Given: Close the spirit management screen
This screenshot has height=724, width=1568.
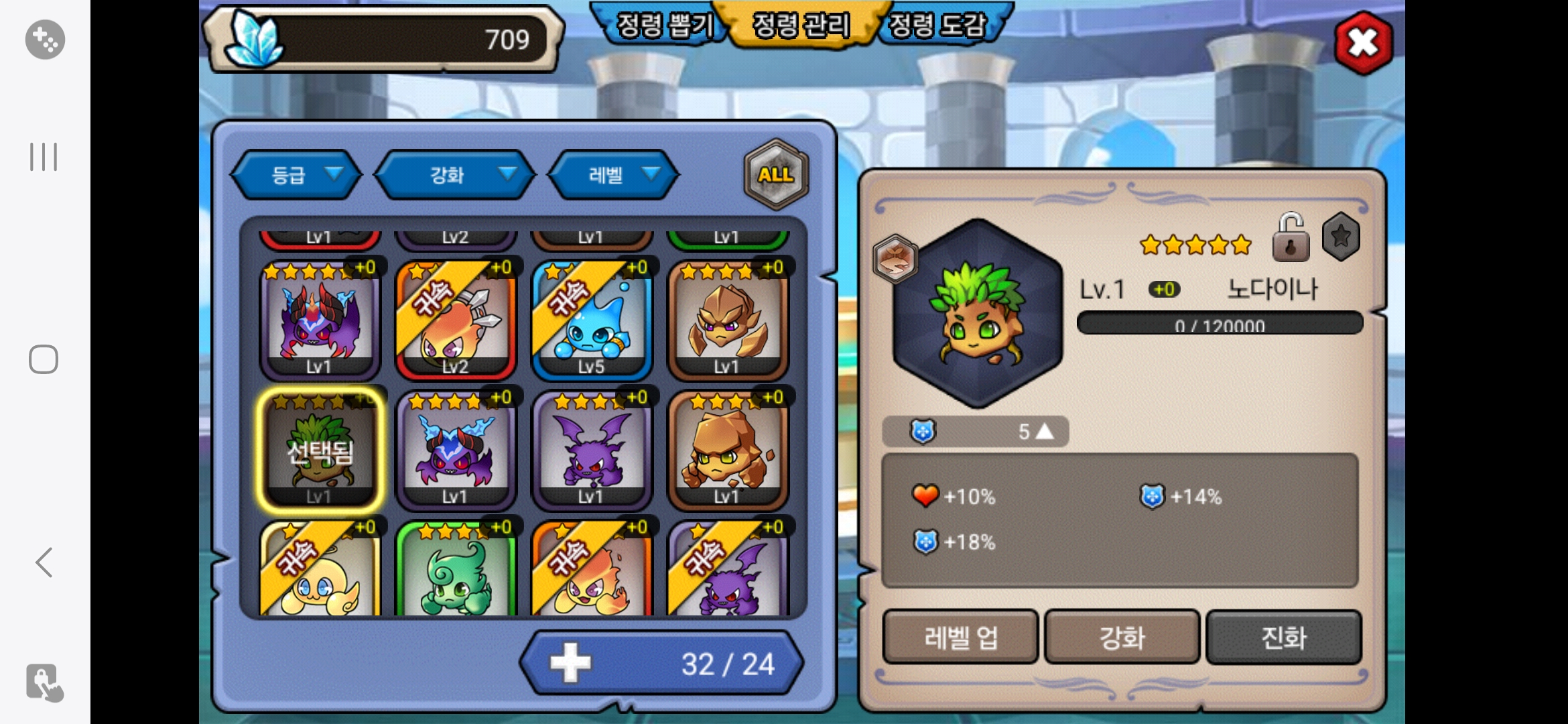Looking at the screenshot, I should click(x=1363, y=43).
